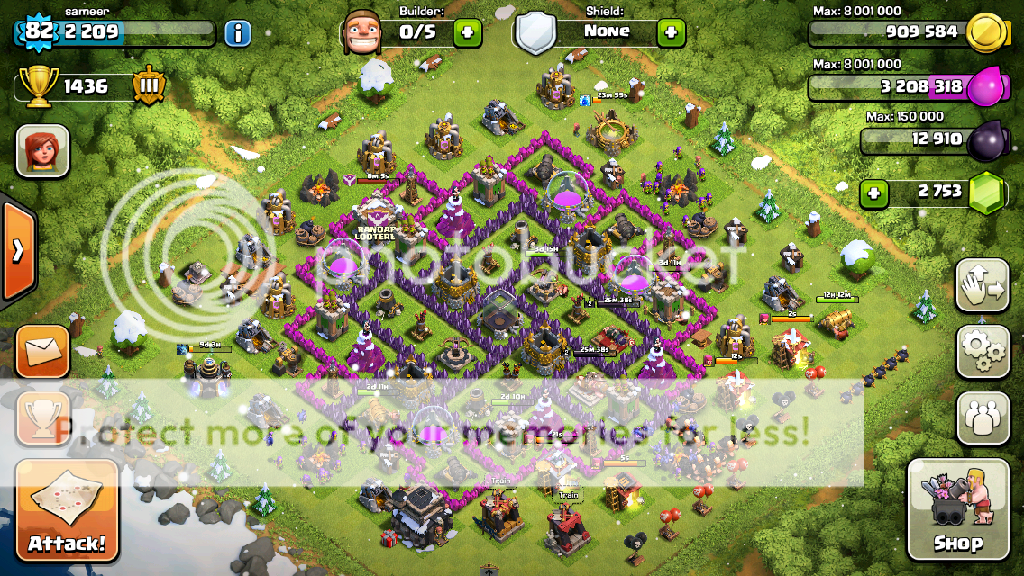Open the mail envelope inbox
Viewport: 1024px width, 576px height.
[42, 351]
